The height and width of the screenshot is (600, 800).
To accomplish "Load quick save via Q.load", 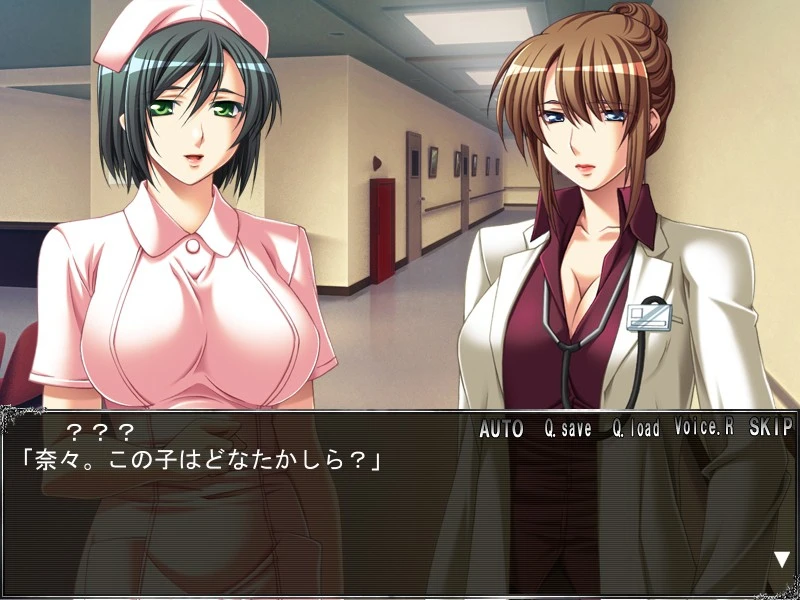I will [636, 429].
